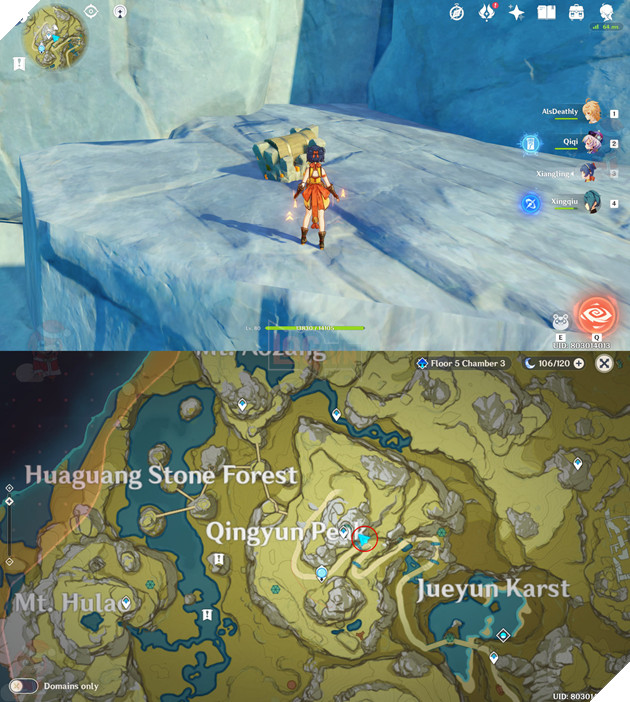The width and height of the screenshot is (630, 702).
Task: Close the map with the X button
Action: (x=605, y=363)
